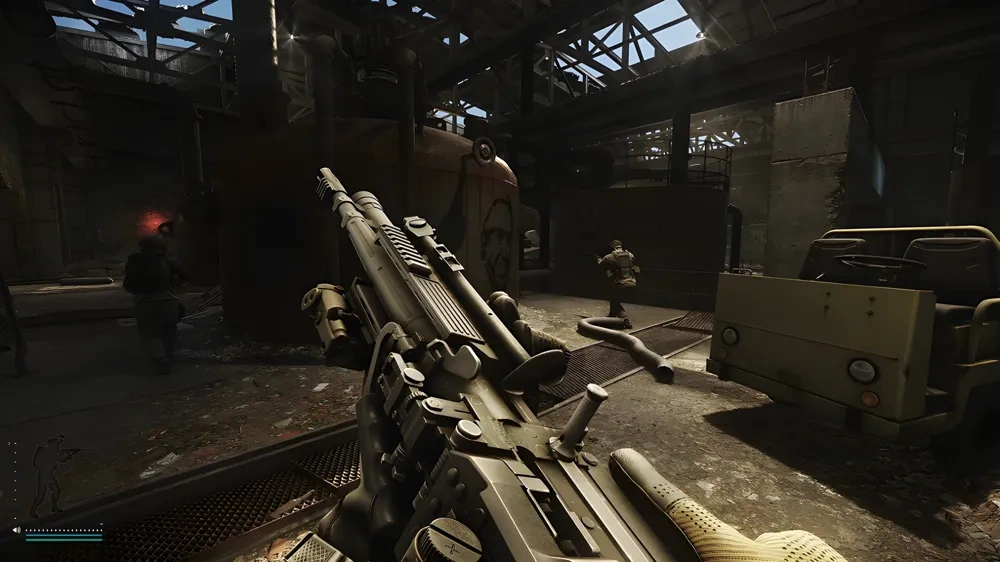Click the speaker noise-level icon
The image size is (1000, 562).
click(x=16, y=530)
